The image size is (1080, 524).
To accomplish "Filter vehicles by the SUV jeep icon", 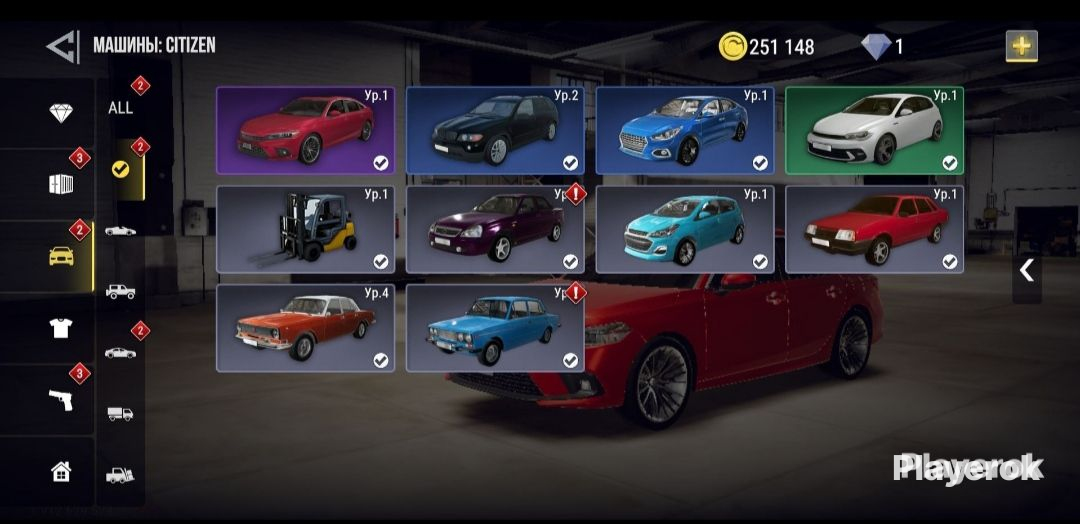I will click(120, 291).
